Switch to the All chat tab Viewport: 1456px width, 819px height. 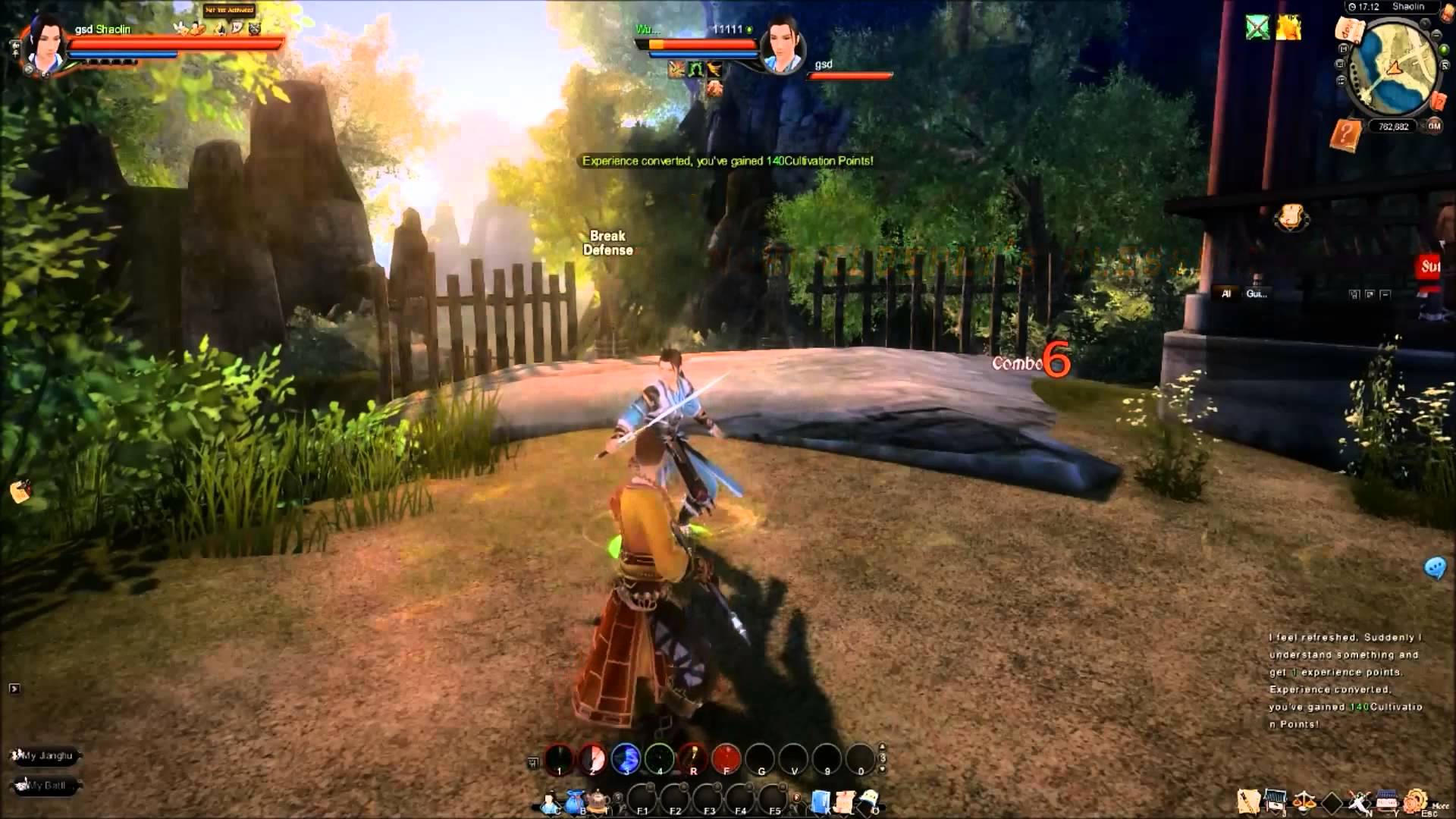click(1227, 294)
